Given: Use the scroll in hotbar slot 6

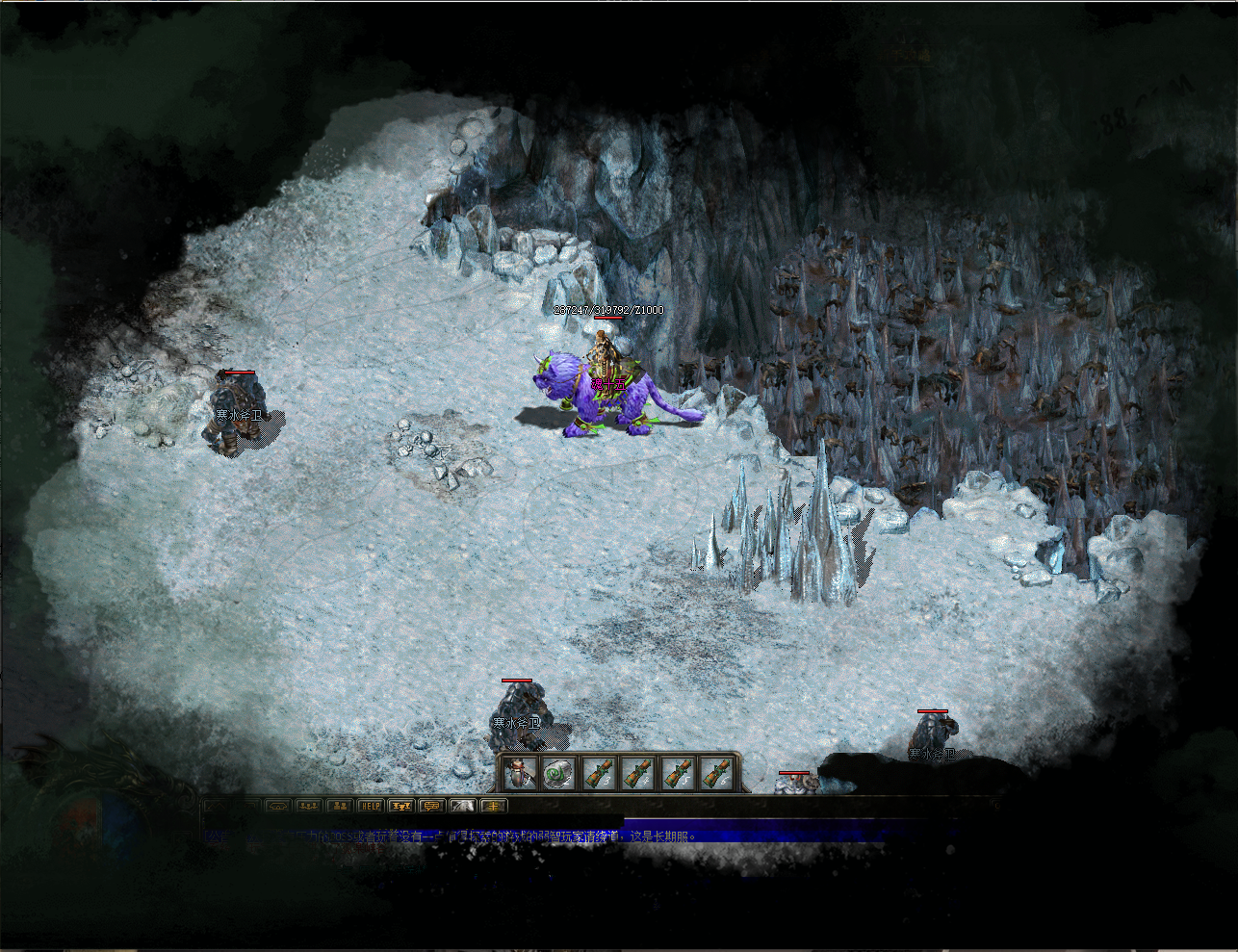Looking at the screenshot, I should [715, 773].
